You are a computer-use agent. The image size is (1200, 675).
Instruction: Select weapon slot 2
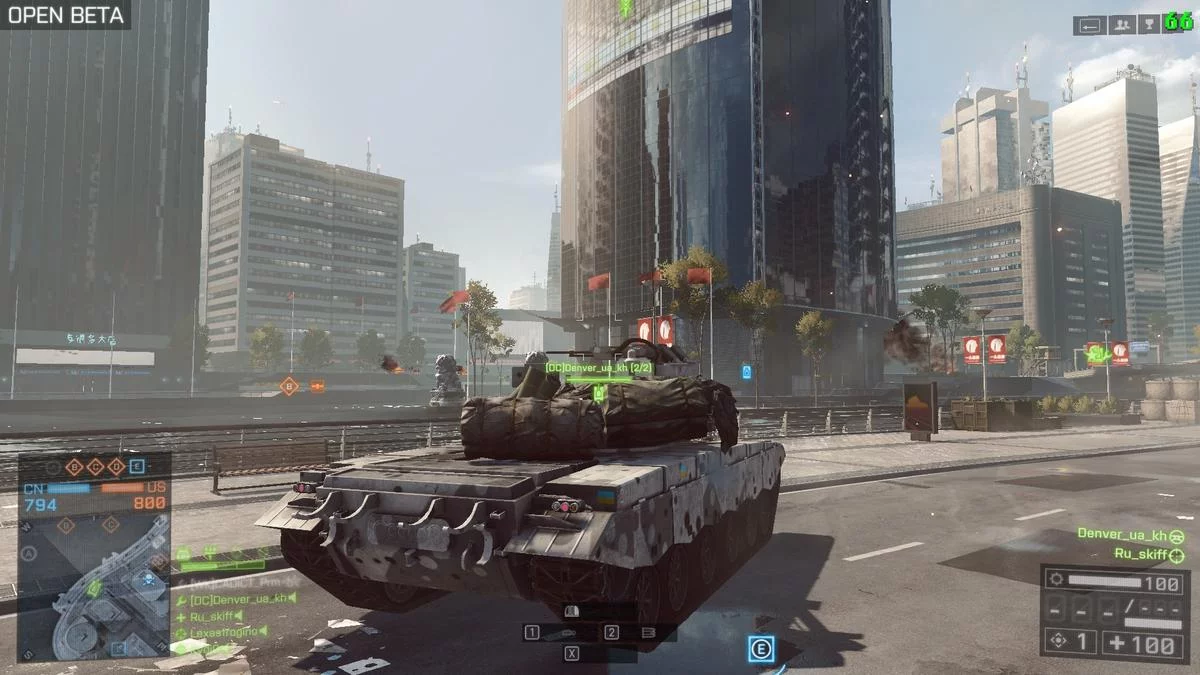611,632
